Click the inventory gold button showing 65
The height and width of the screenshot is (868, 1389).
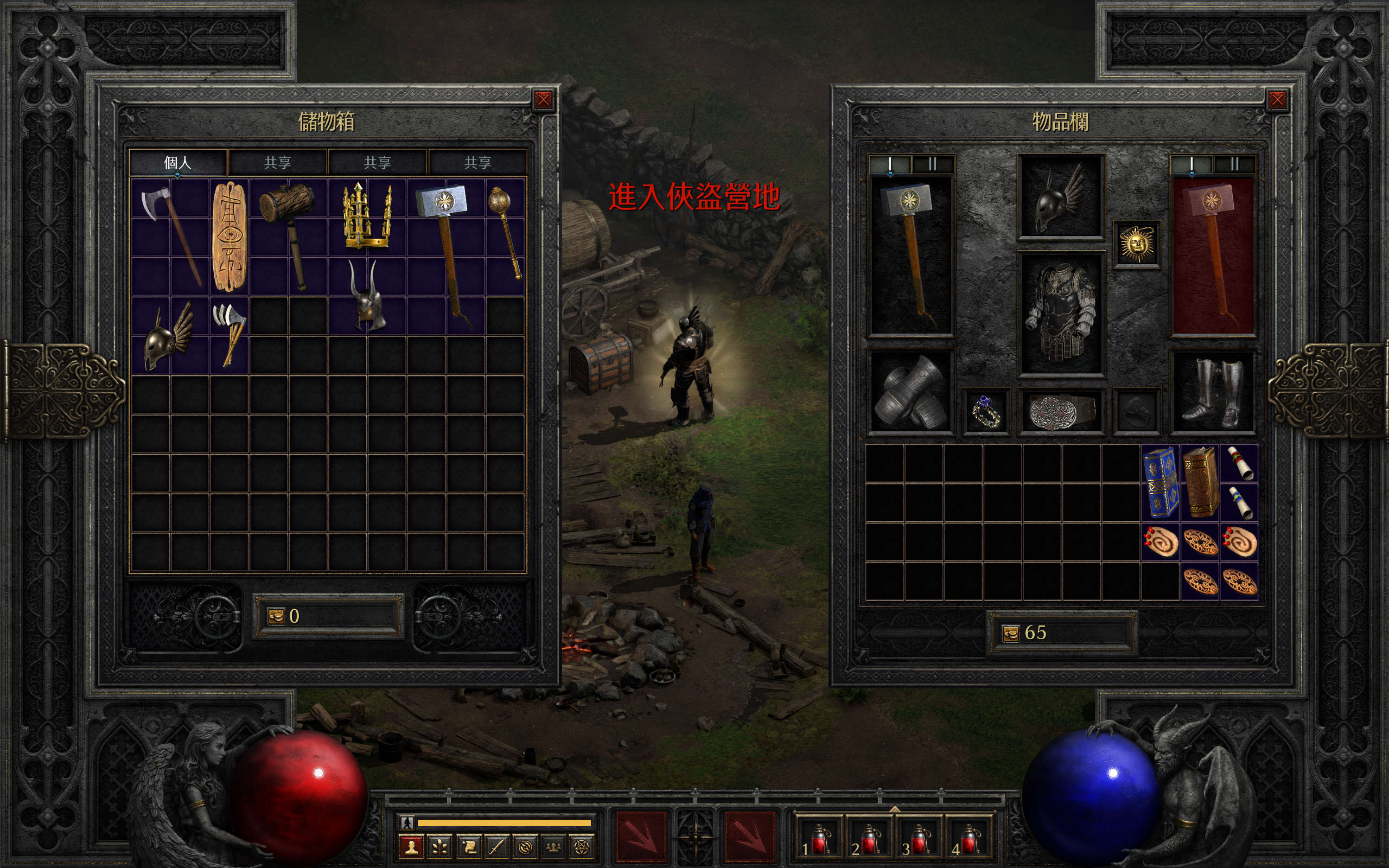pos(1010,633)
